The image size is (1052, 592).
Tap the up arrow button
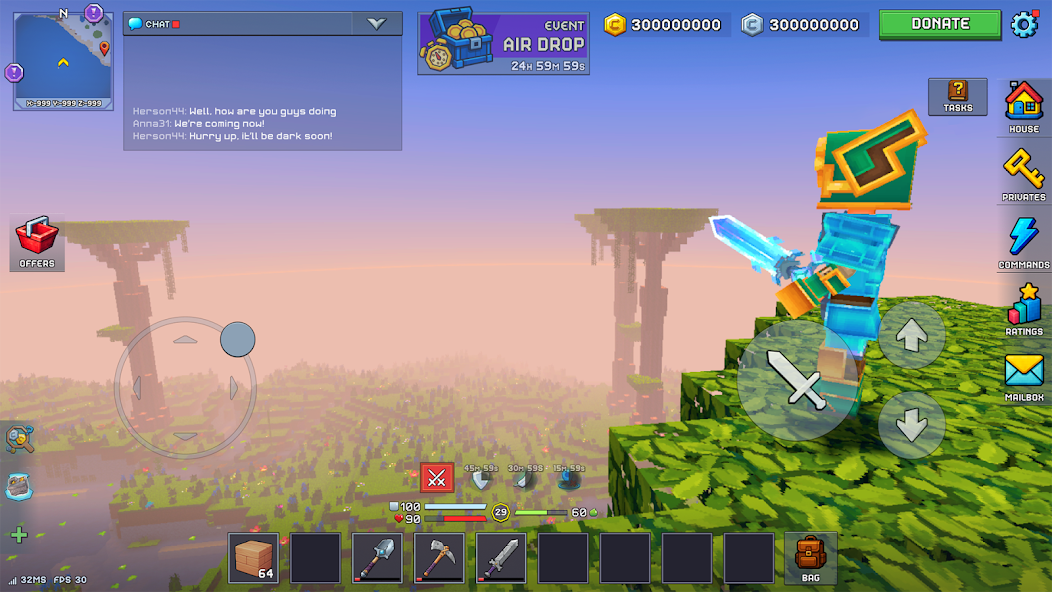tap(911, 336)
